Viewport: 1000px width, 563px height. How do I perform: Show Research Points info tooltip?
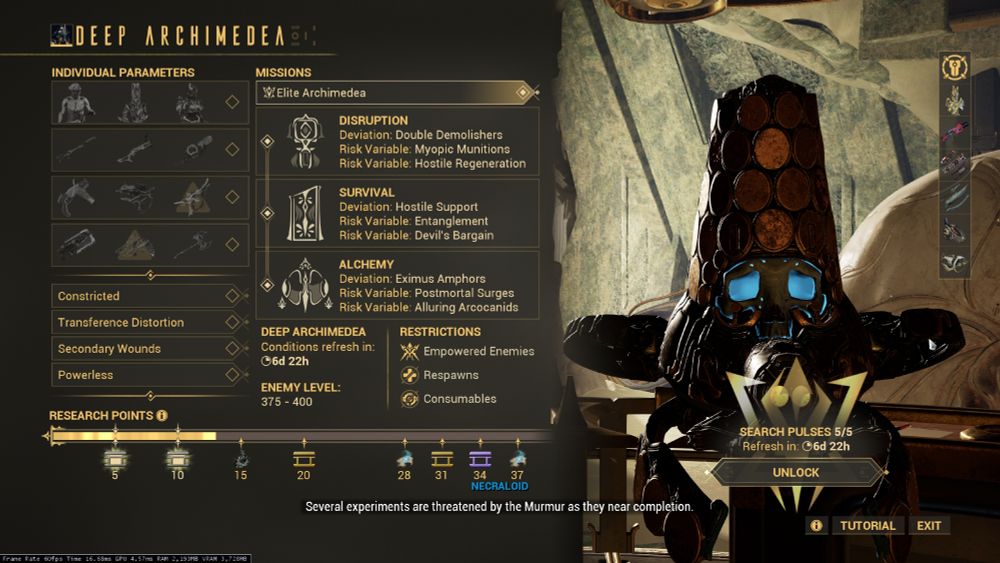click(x=162, y=415)
